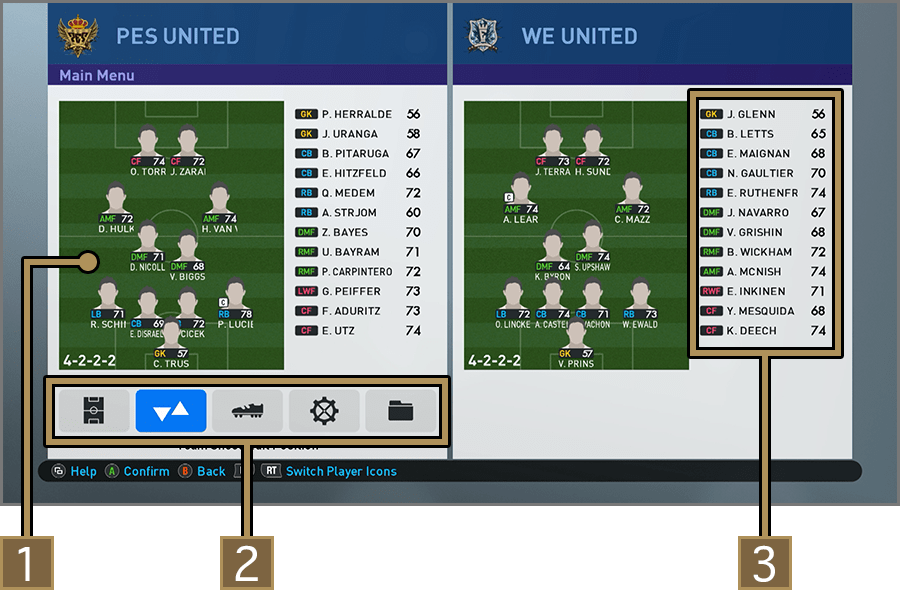
Task: Open the gear settings icon menu
Action: coord(325,411)
